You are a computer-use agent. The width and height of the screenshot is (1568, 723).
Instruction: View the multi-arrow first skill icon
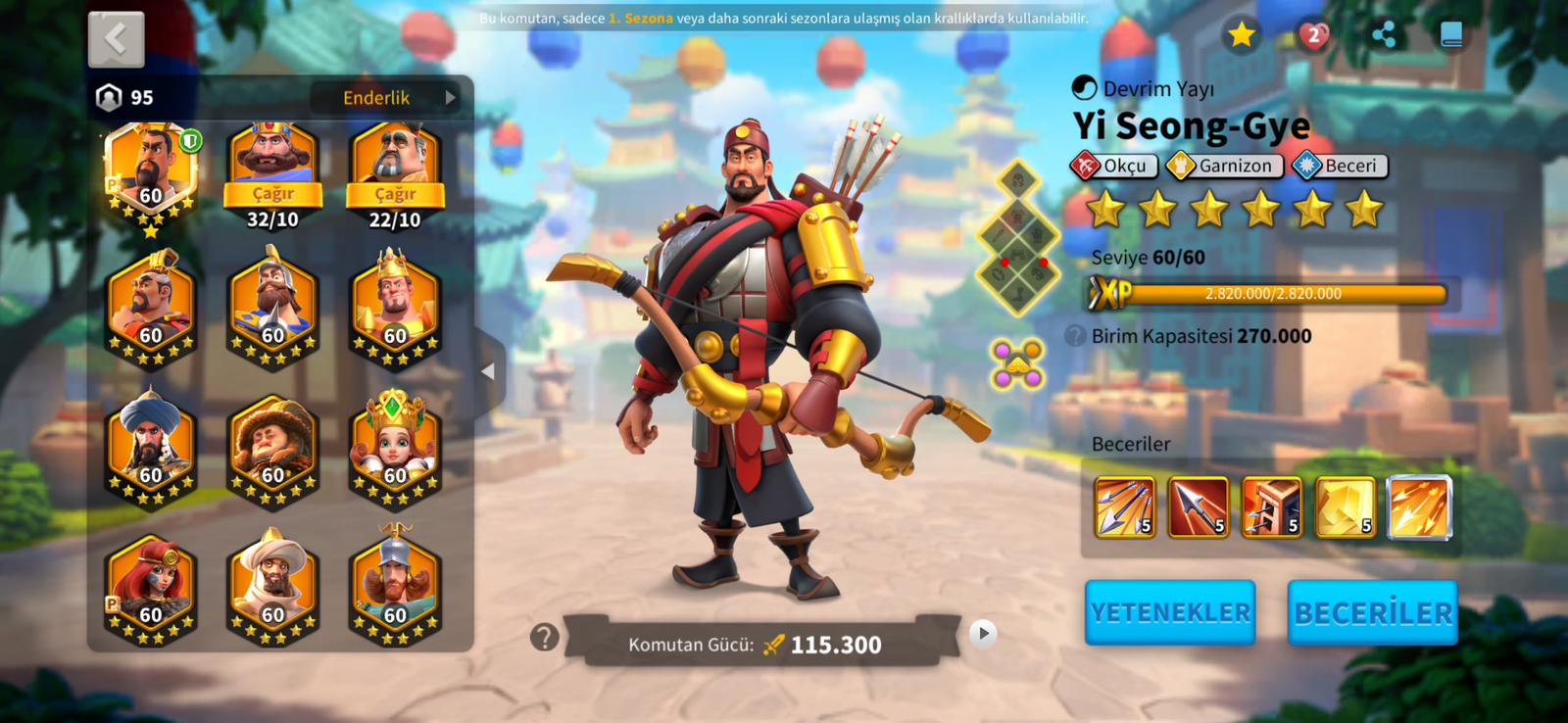click(x=1124, y=507)
